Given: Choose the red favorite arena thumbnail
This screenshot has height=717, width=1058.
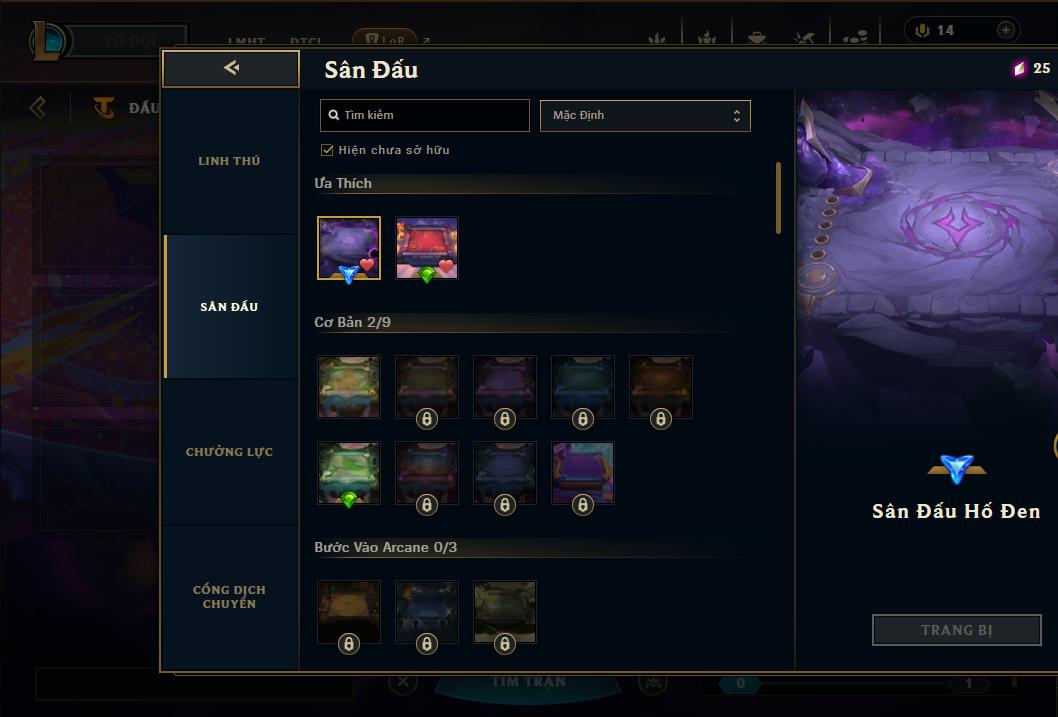Looking at the screenshot, I should click(x=427, y=248).
